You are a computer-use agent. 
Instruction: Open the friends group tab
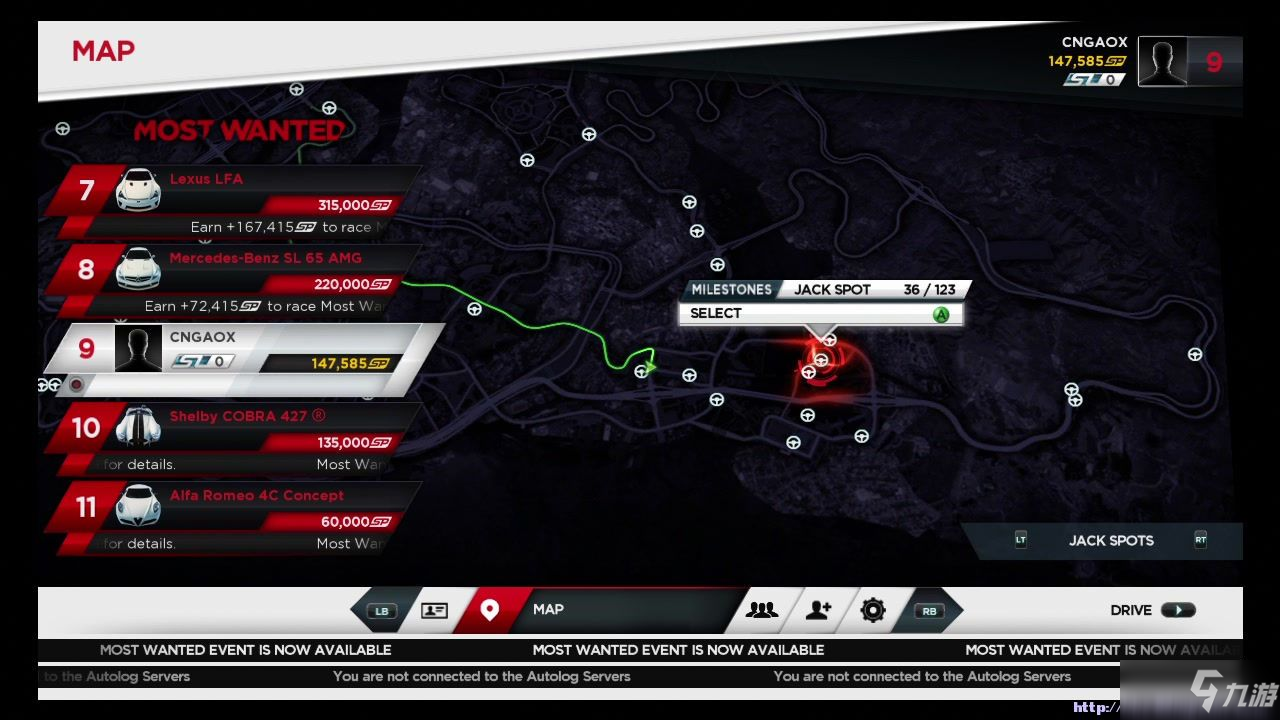coord(762,610)
